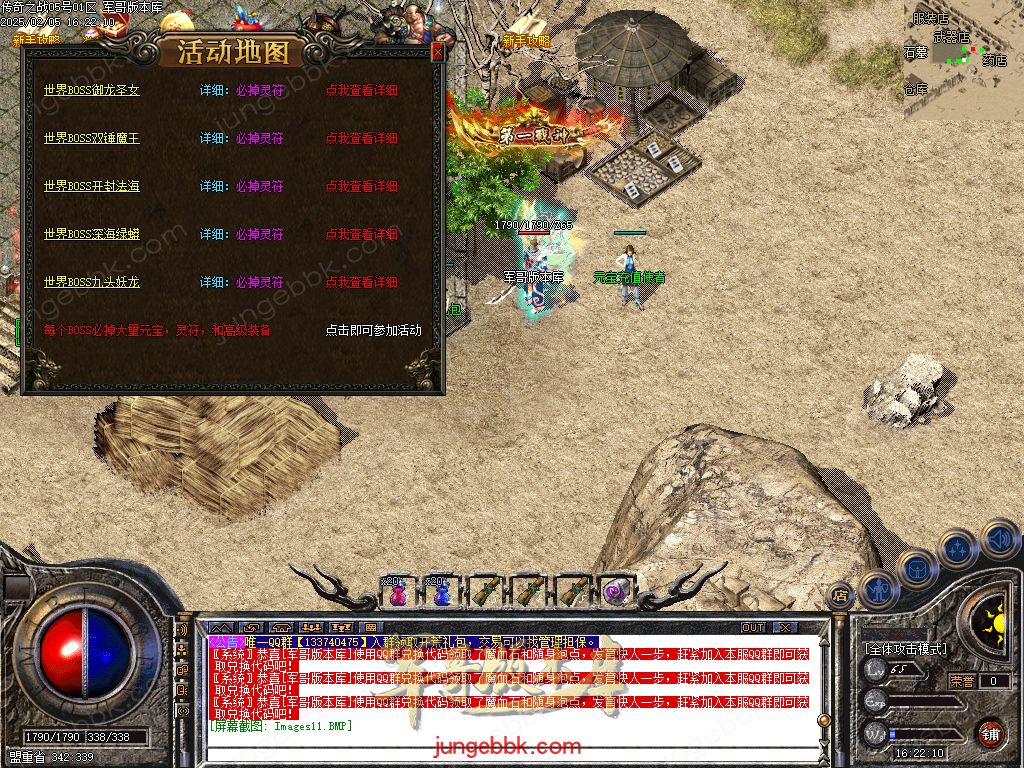This screenshot has height=768, width=1024.
Task: Open the 世界BOSS御龙圣女 entry
Action: tap(92, 90)
